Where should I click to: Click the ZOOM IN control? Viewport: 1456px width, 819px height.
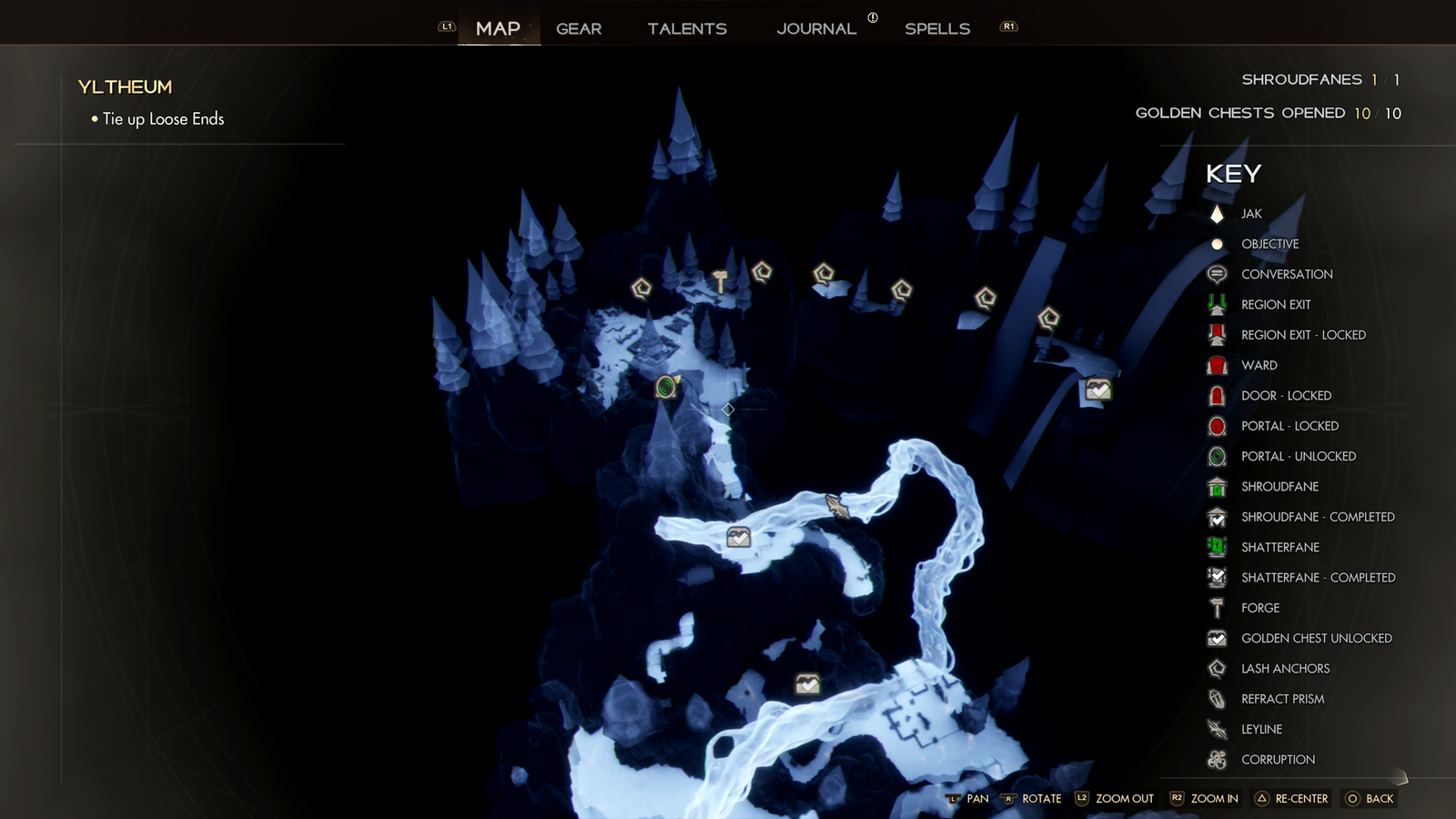pos(1212,798)
